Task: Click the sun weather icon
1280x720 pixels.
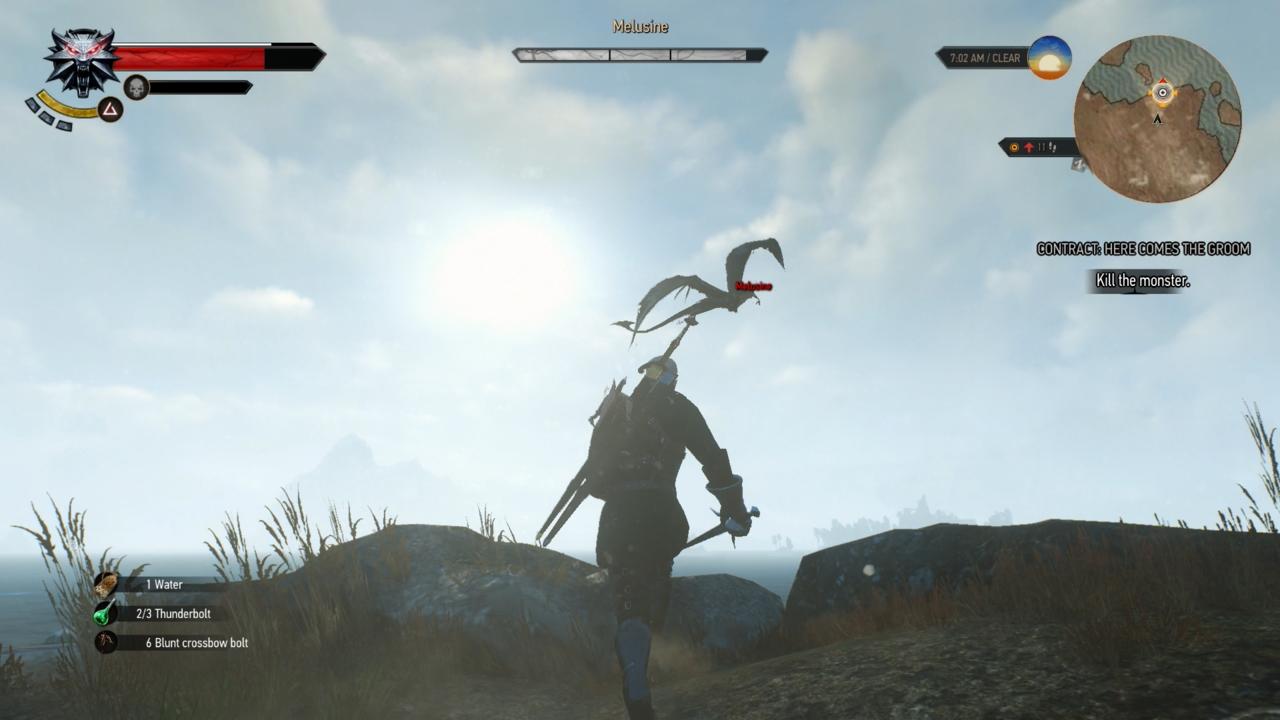Action: click(x=1049, y=58)
